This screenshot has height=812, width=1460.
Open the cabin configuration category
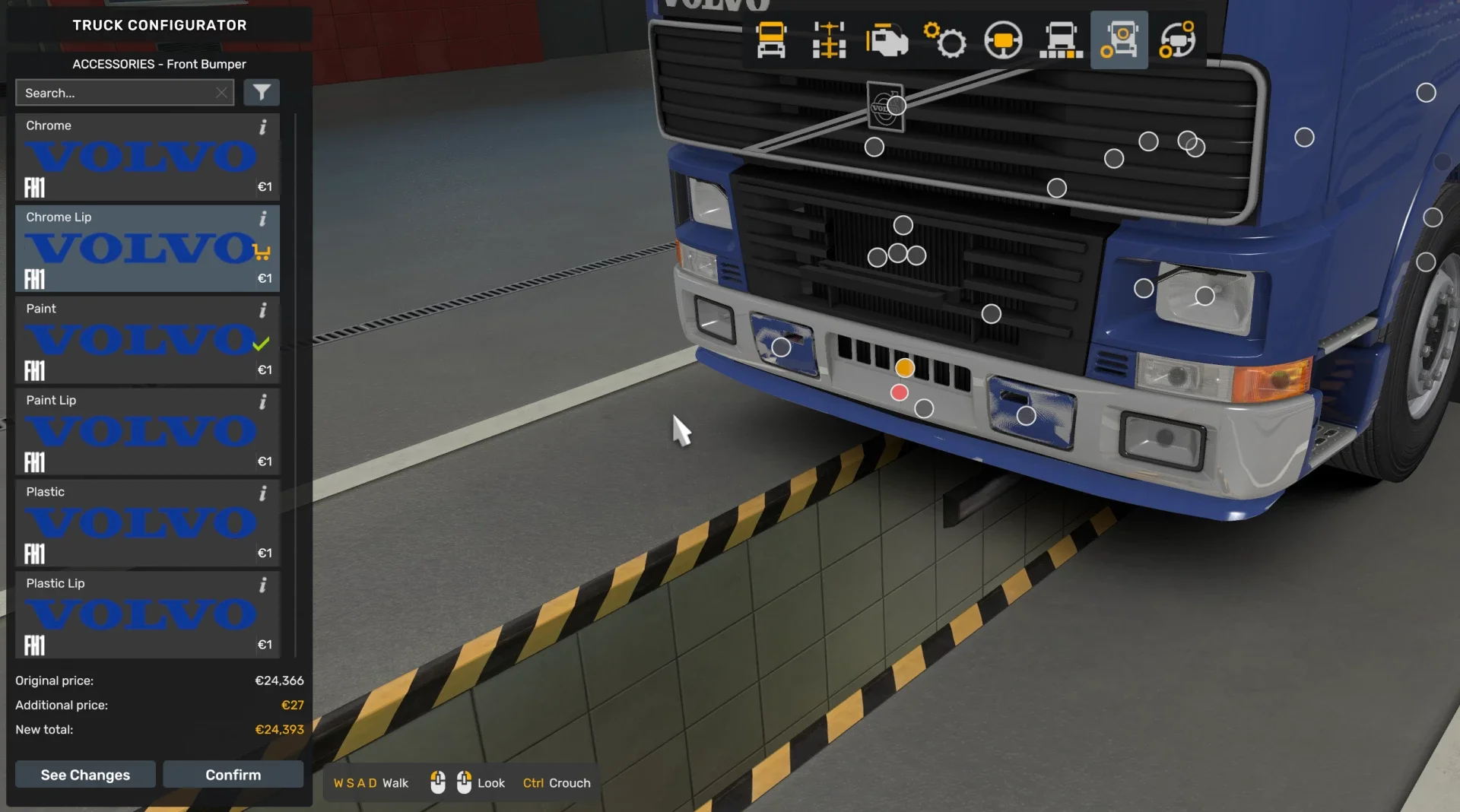(x=770, y=40)
